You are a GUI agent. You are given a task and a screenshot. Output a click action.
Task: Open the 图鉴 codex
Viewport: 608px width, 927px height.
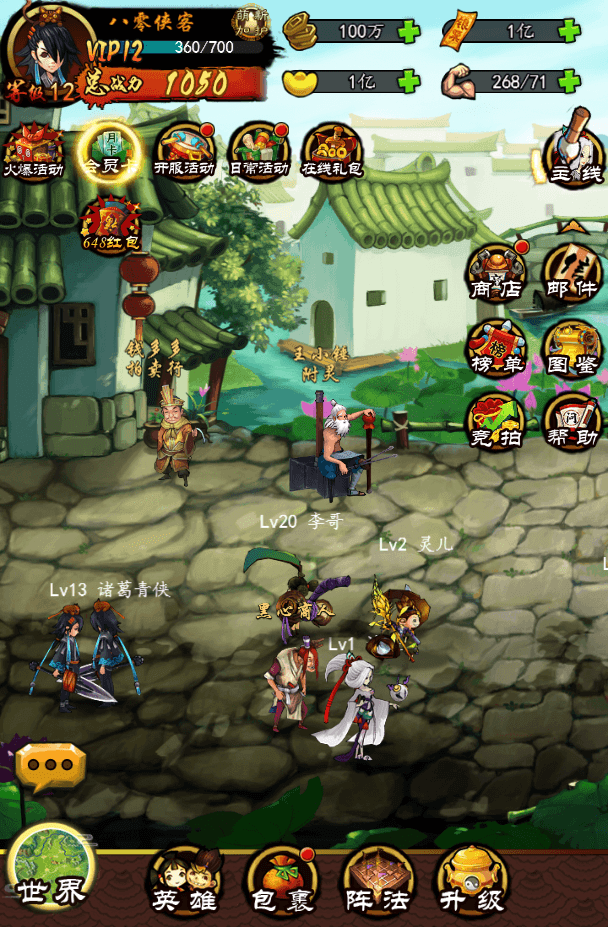point(573,348)
